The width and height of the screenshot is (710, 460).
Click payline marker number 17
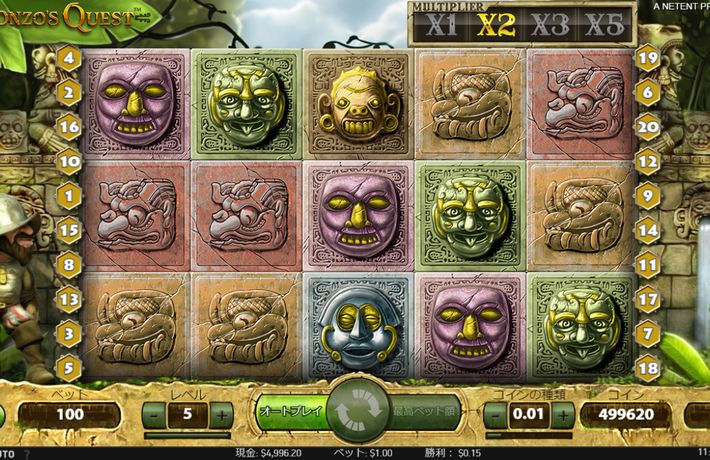[647, 298]
